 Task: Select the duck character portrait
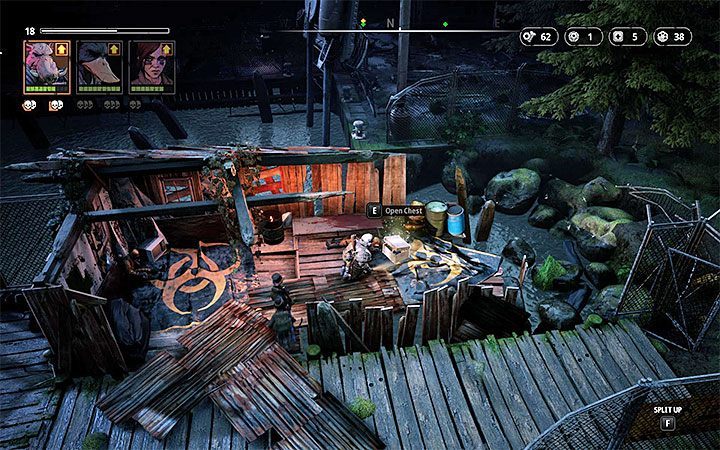[96, 66]
